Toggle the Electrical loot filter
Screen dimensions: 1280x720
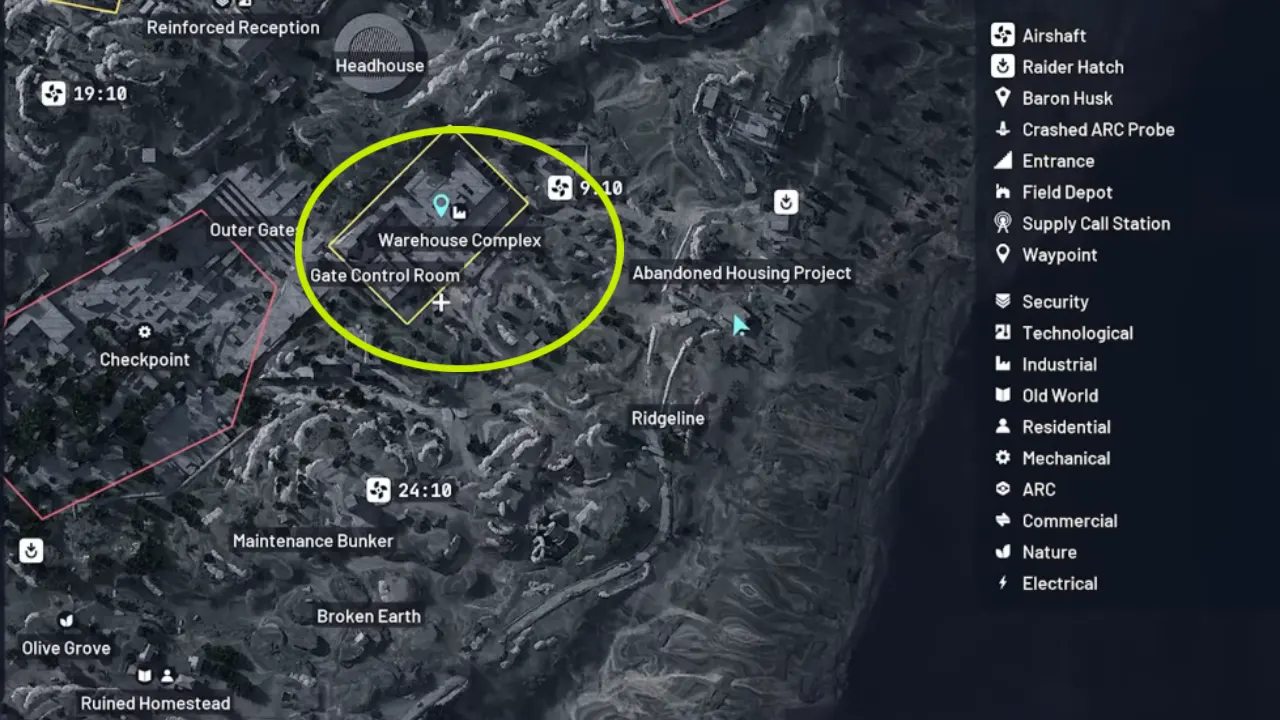tap(1003, 583)
